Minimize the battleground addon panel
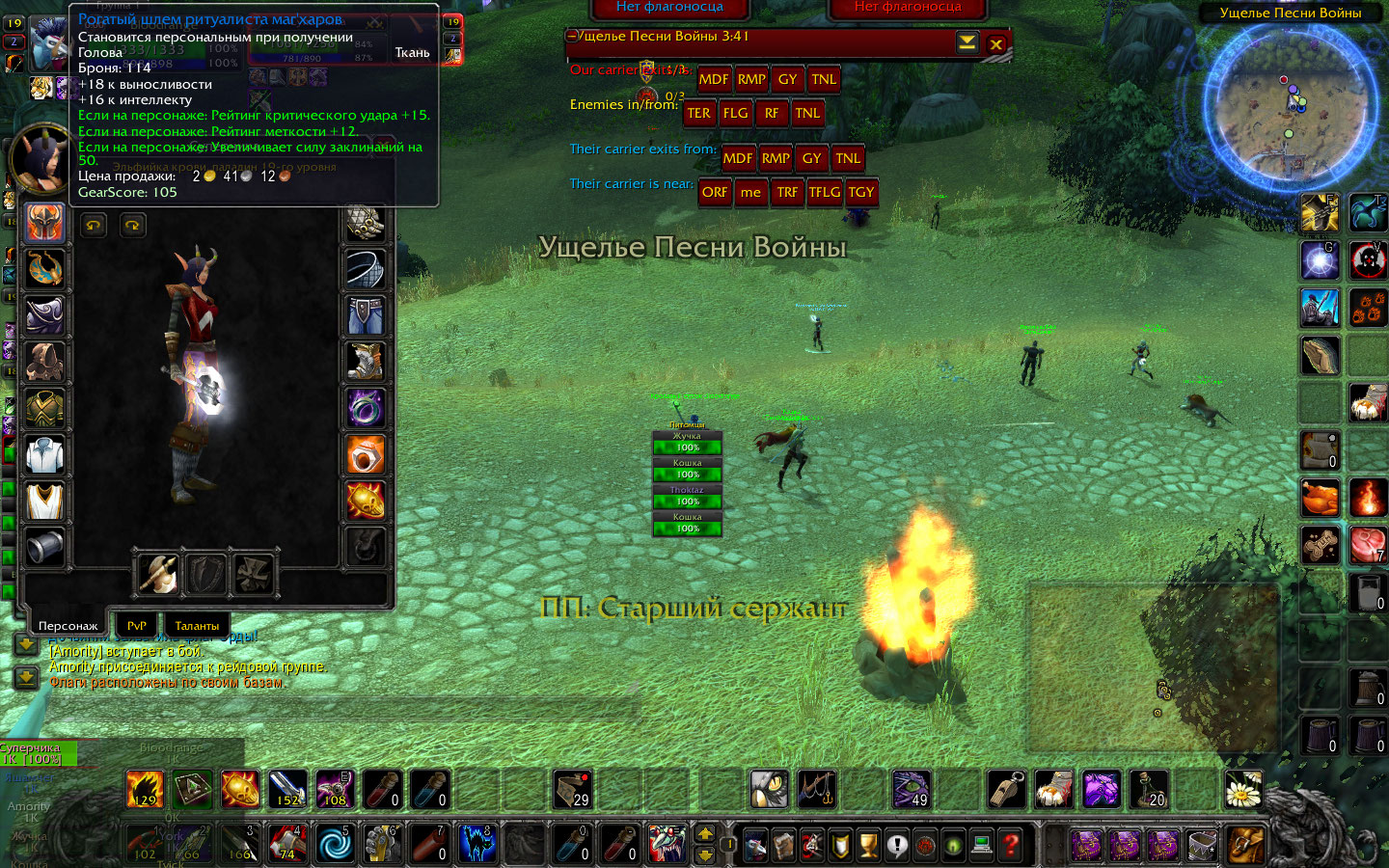The image size is (1389, 868). (967, 43)
